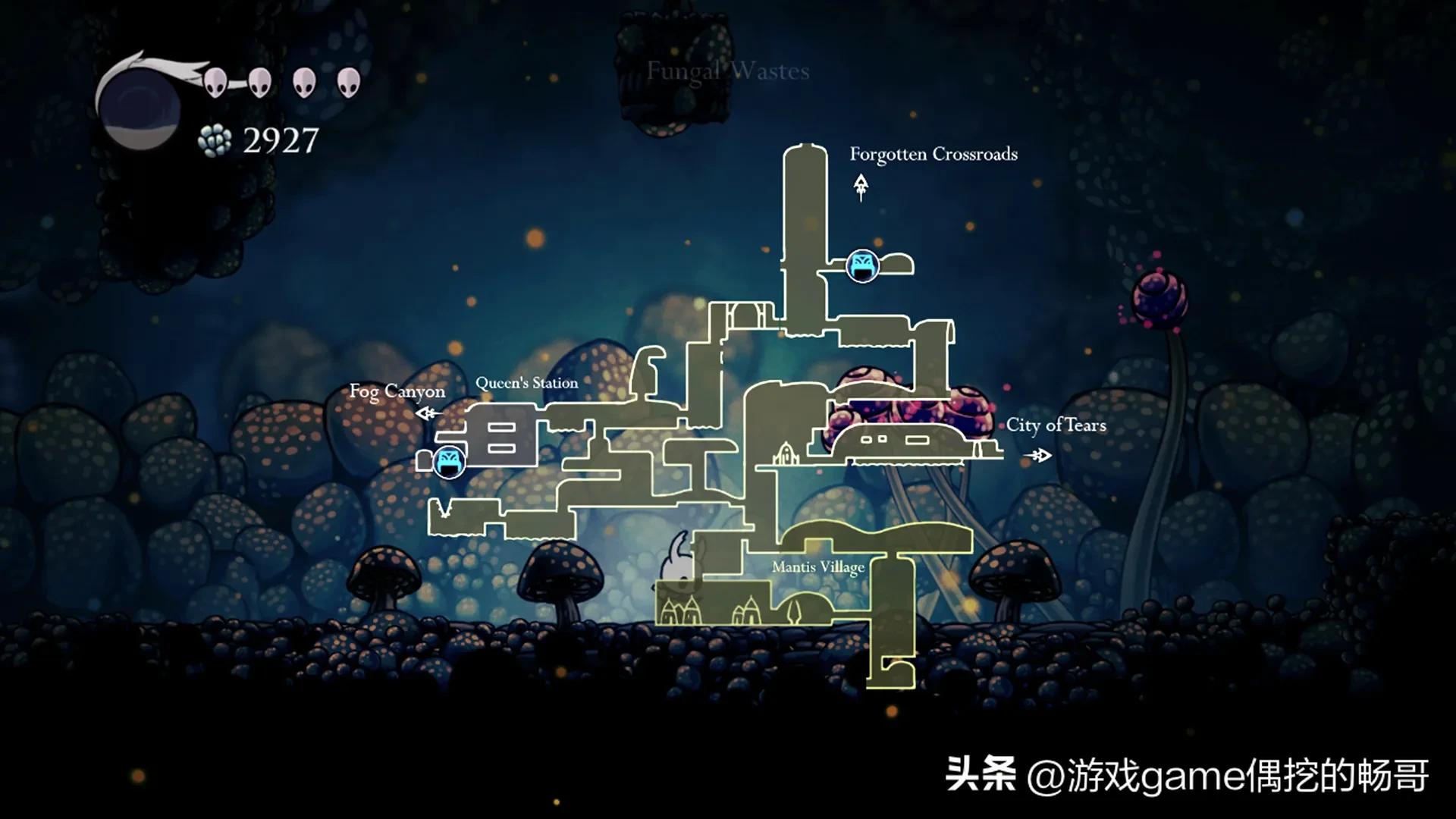1456x819 pixels.
Task: Select the City of Tears exit arrow
Action: click(x=1038, y=455)
